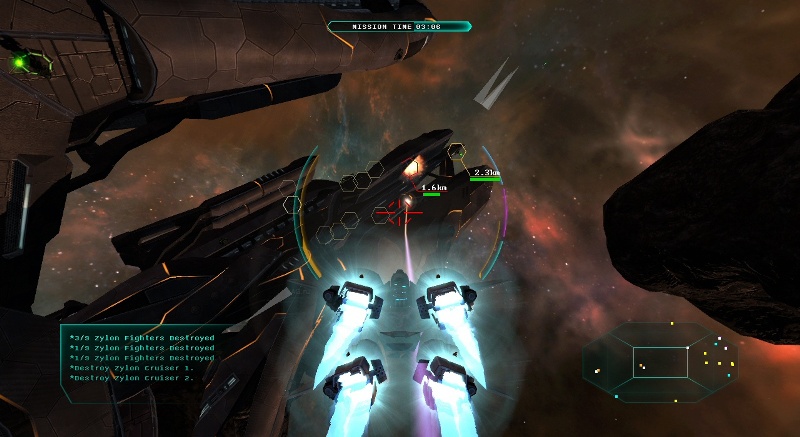Select the target marker labeled 2.3km
This screenshot has width=800, height=437.
(x=485, y=173)
